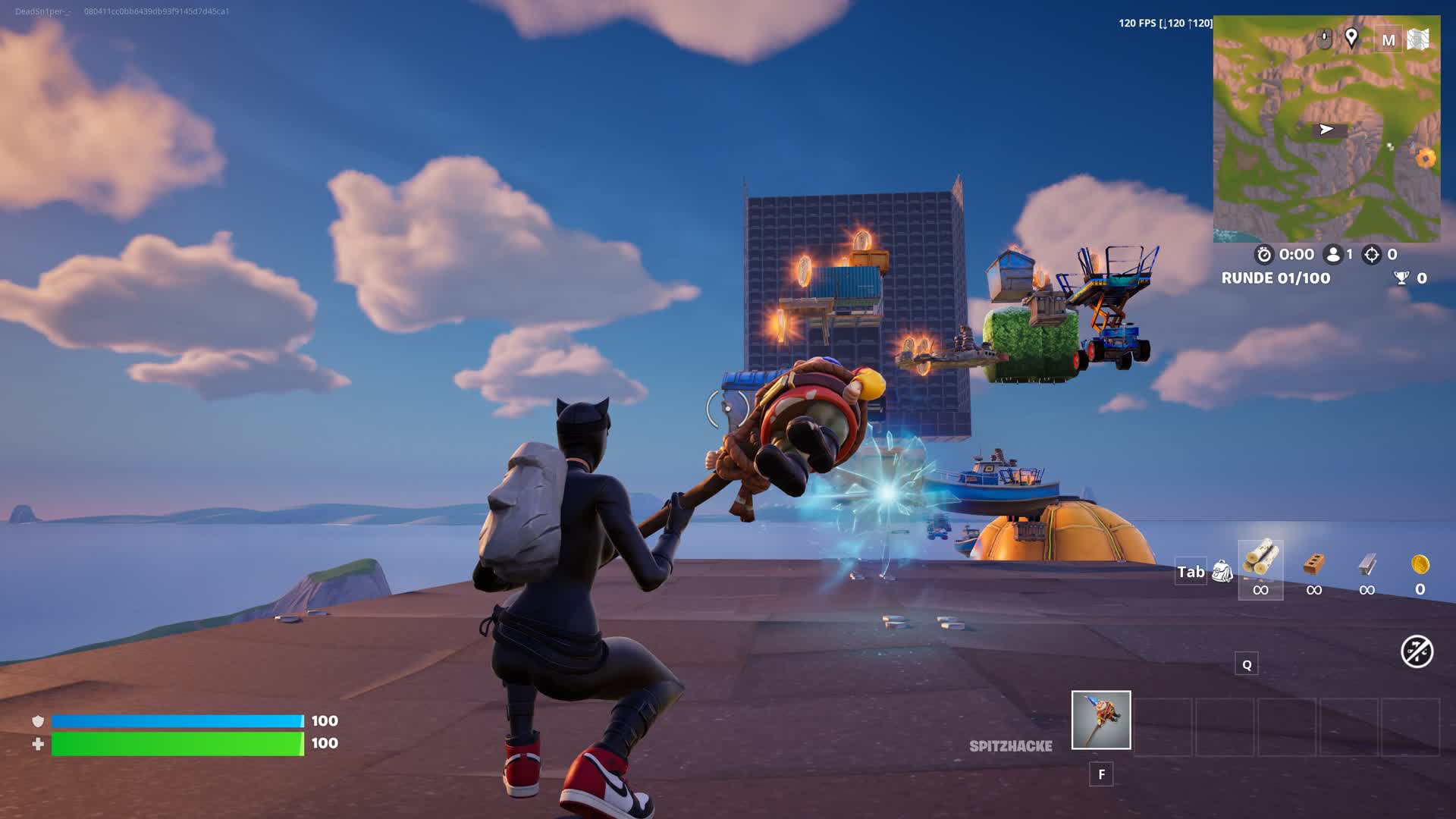This screenshot has width=1456, height=819.
Task: Click the gold coin resource icon
Action: pos(1420,565)
